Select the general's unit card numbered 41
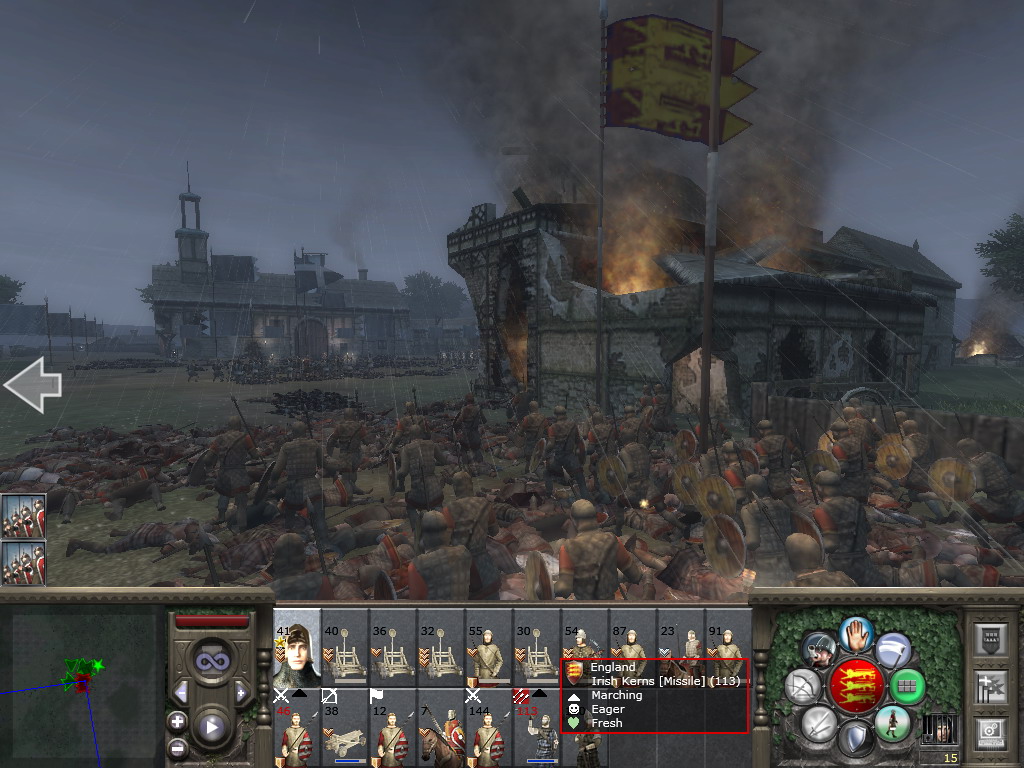This screenshot has width=1024, height=768. coord(297,646)
